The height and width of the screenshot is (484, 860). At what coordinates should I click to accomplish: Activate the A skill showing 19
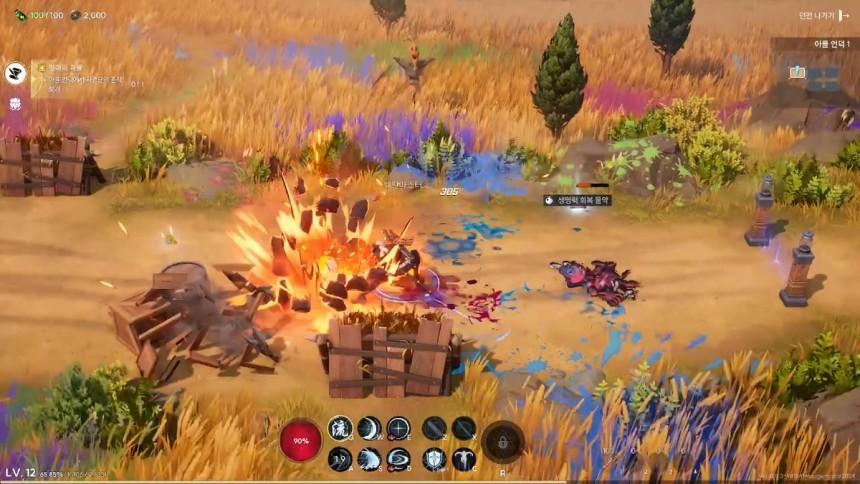coord(340,459)
